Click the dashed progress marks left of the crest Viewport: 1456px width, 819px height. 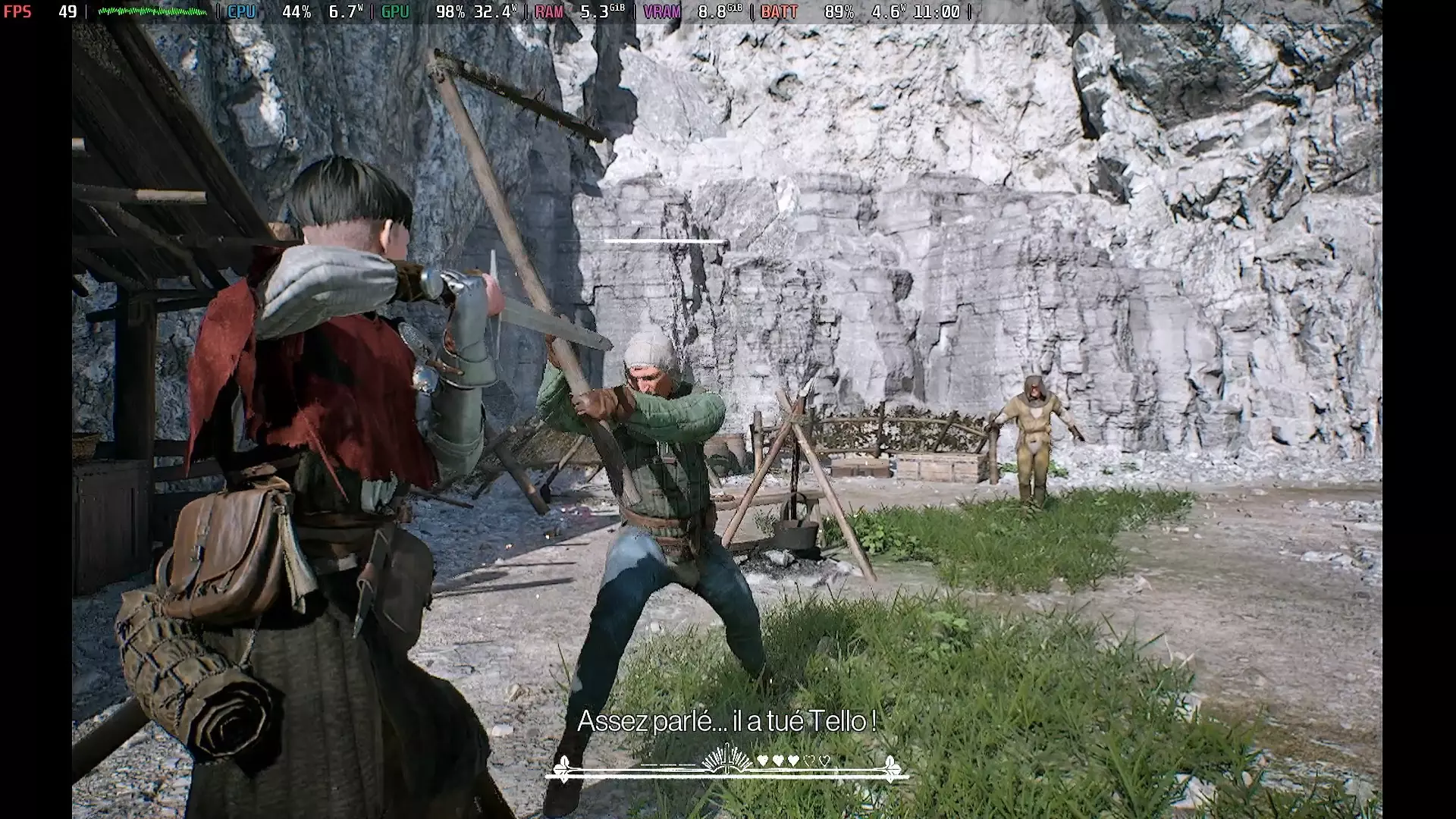668,766
